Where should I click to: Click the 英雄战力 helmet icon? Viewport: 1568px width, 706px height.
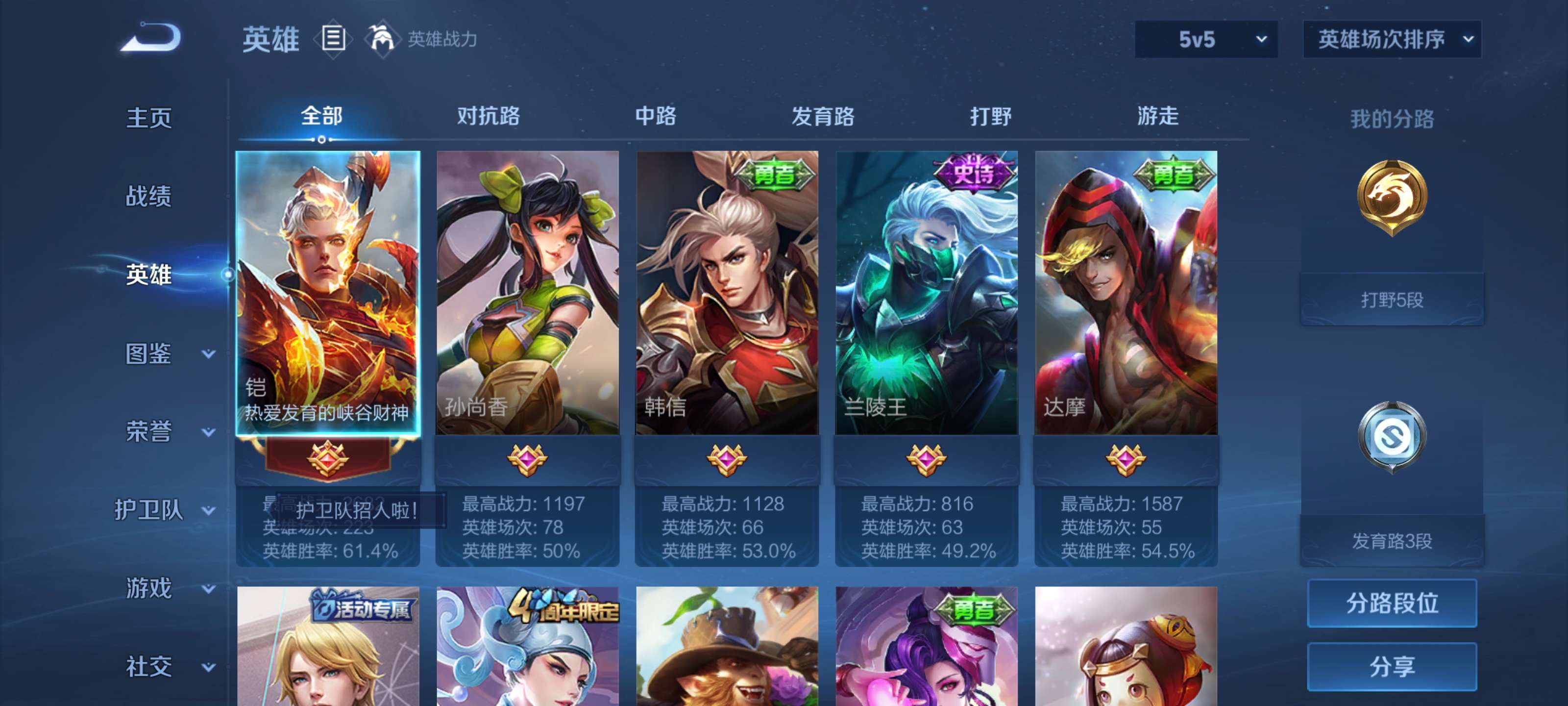(x=382, y=38)
